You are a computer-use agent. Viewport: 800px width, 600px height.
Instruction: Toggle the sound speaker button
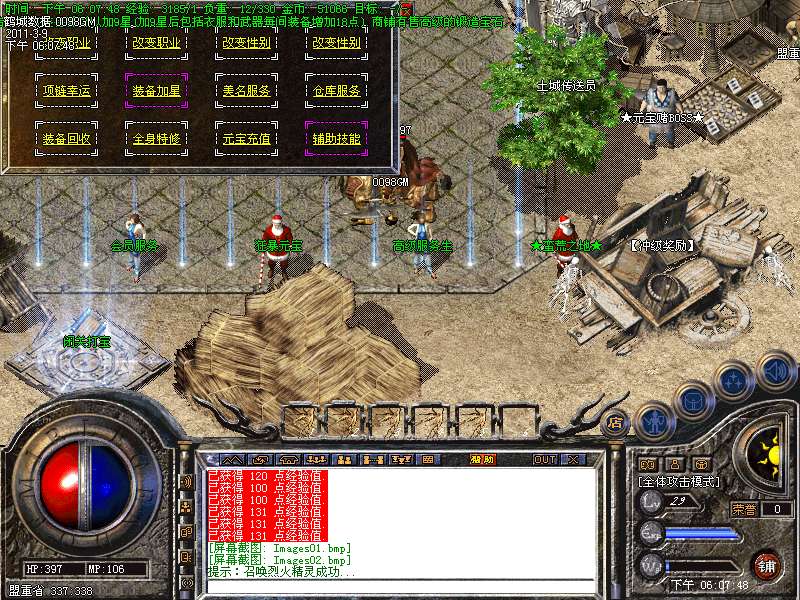click(776, 370)
